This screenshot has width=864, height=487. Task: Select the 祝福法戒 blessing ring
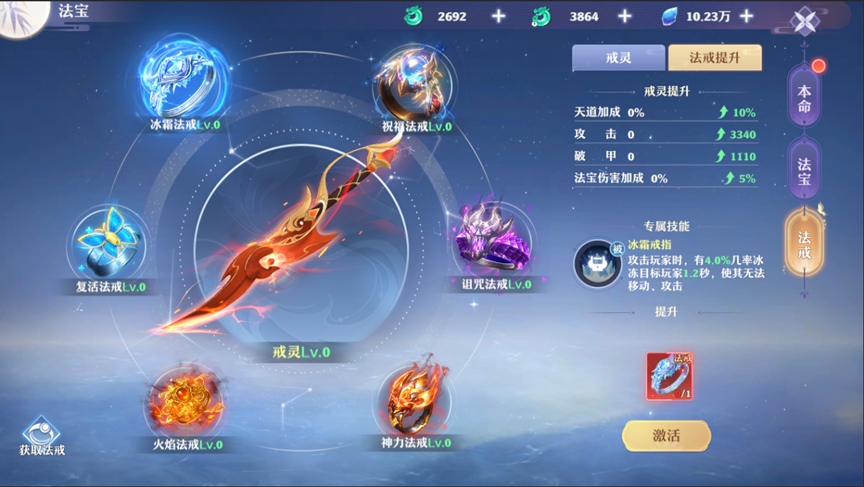tap(416, 82)
